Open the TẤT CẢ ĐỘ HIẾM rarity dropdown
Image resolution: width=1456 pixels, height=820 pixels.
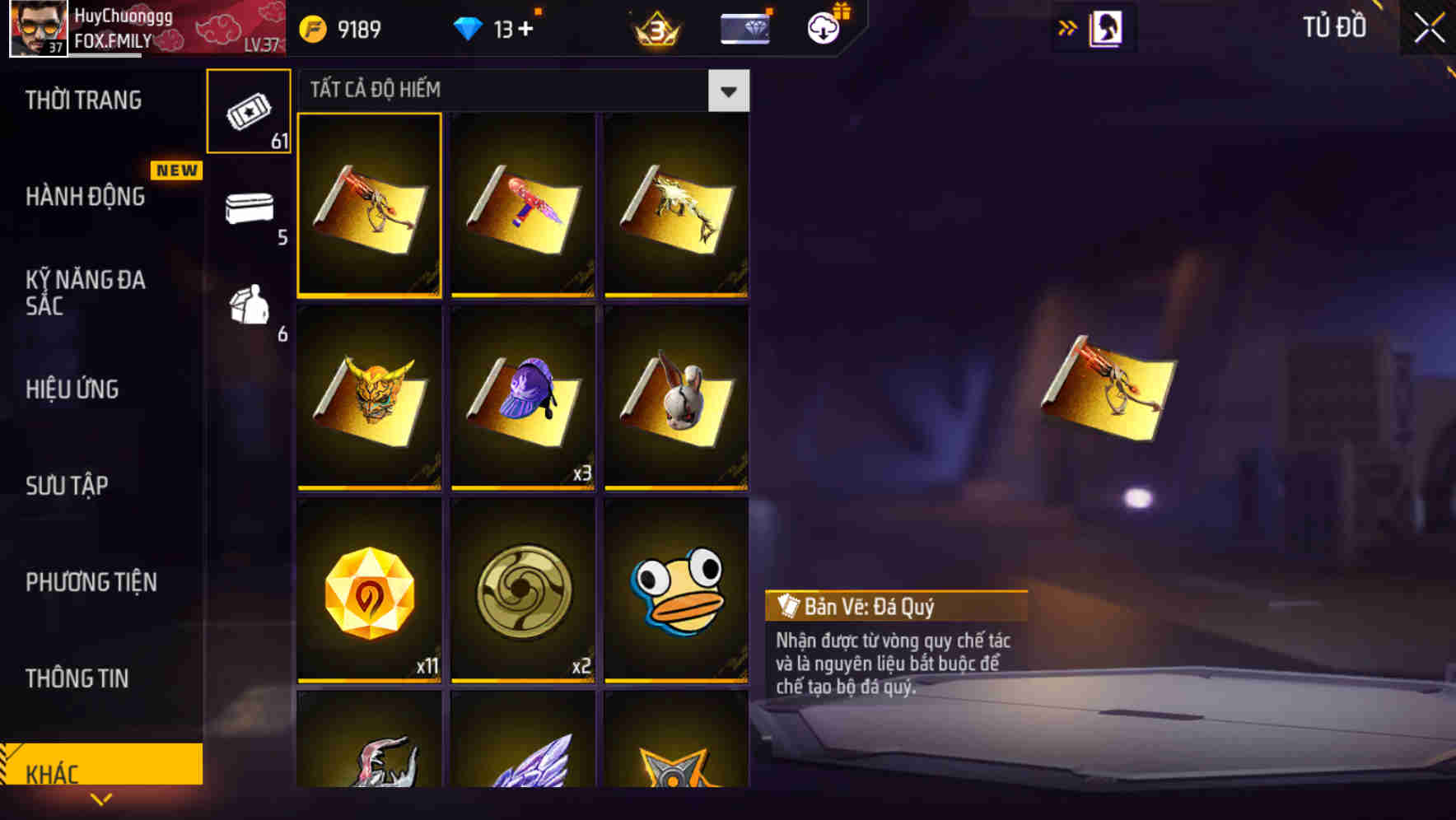pos(728,91)
